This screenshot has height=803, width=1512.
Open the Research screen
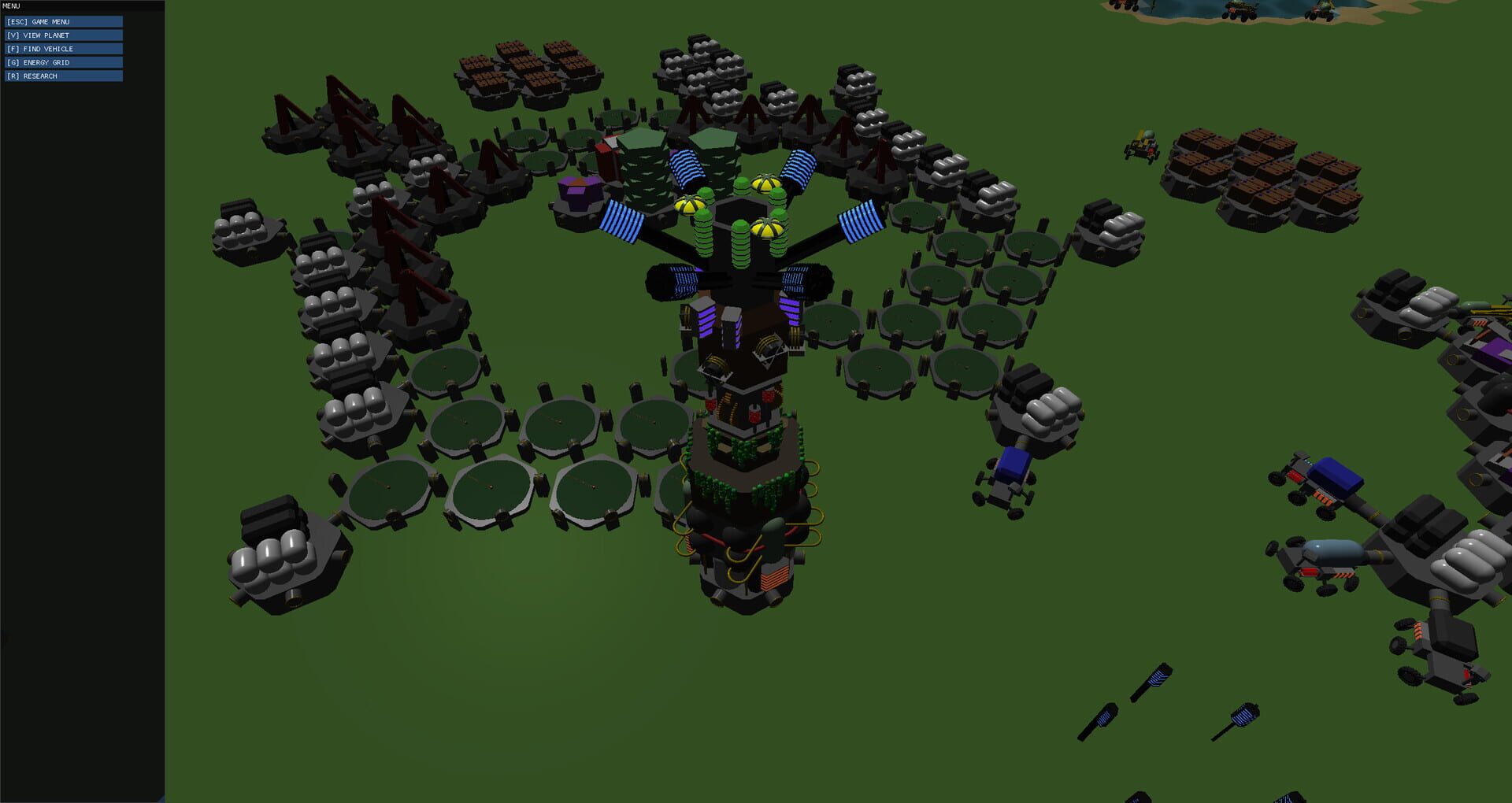63,76
